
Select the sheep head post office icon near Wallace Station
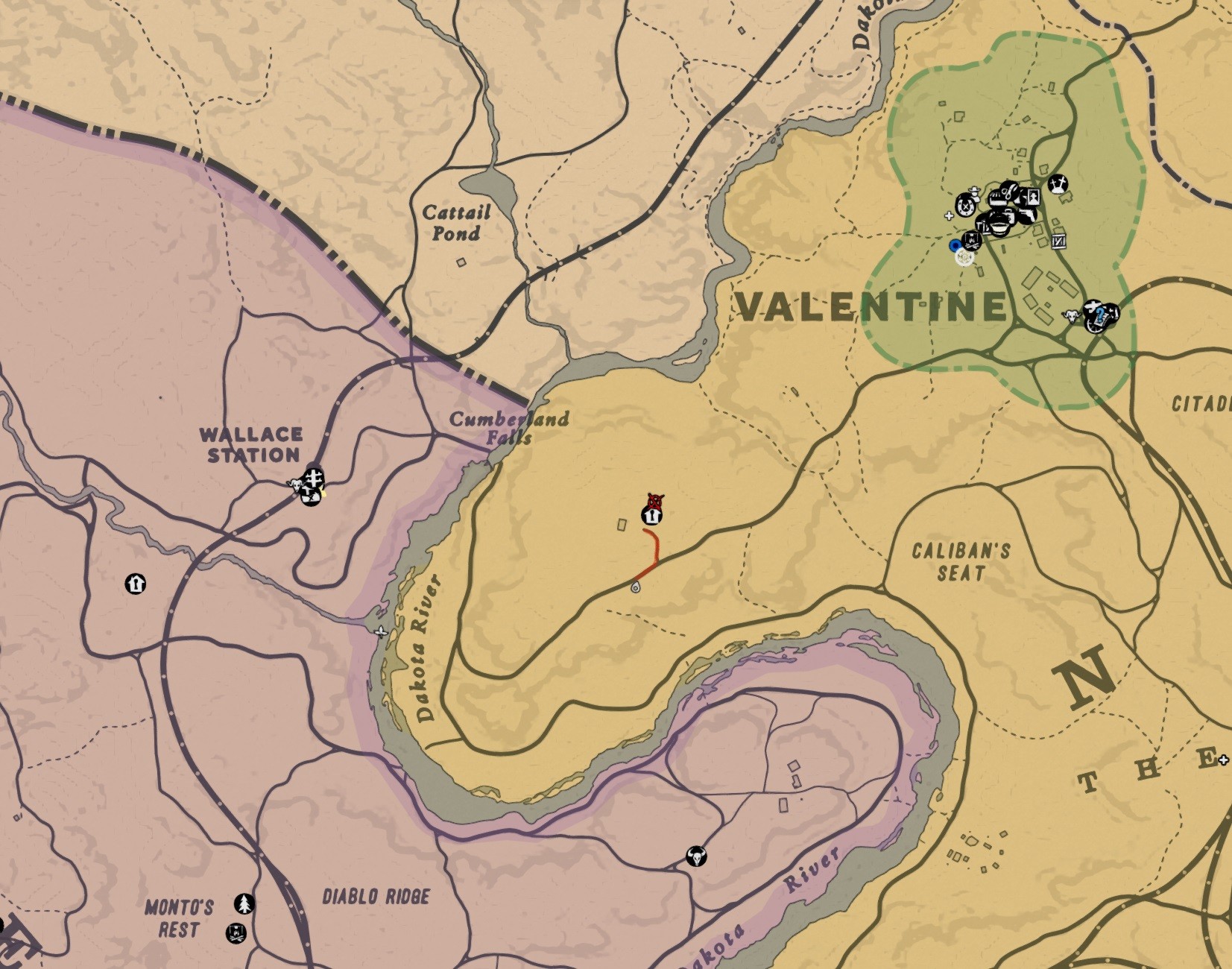click(297, 486)
